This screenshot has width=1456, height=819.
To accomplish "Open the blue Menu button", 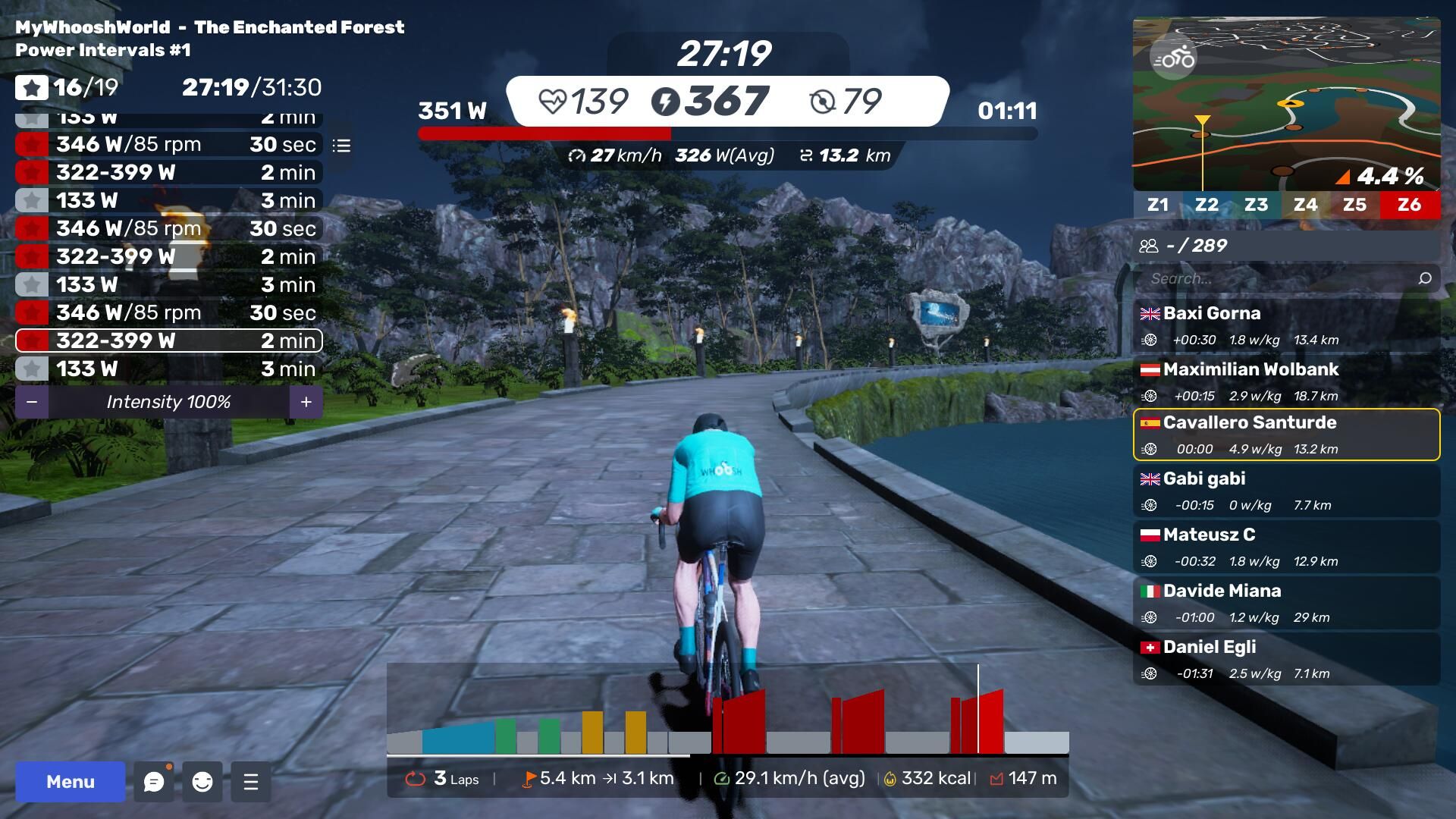I will click(71, 782).
